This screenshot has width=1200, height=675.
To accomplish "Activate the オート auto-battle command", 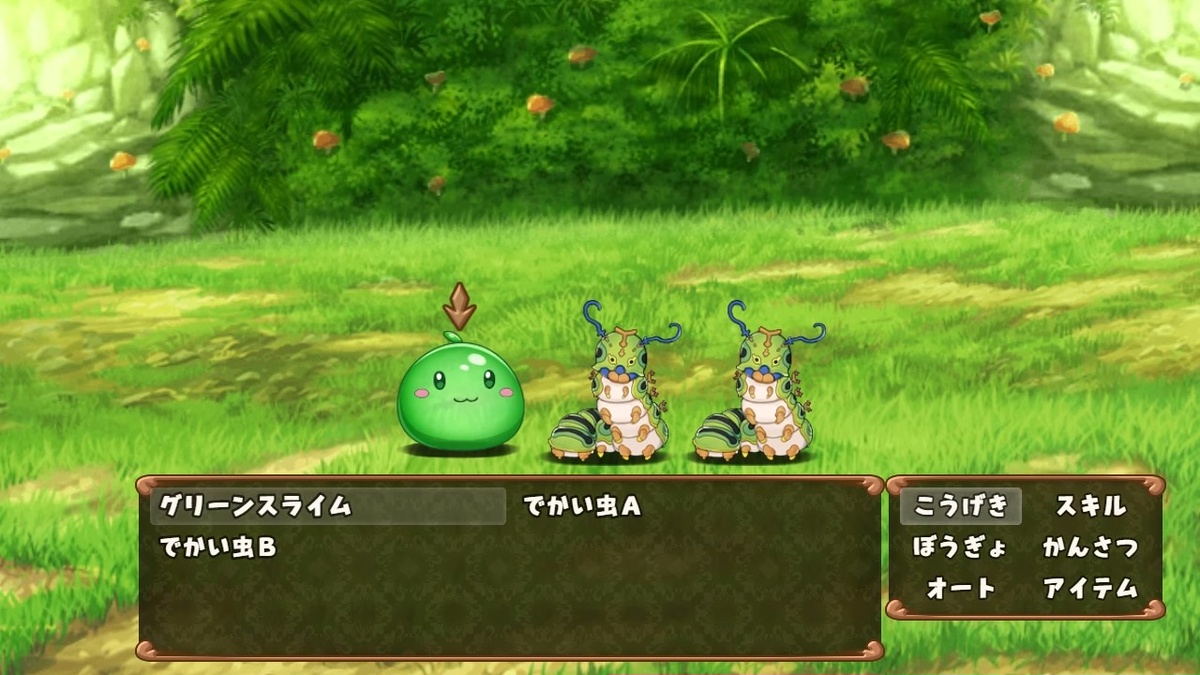I will coord(961,588).
